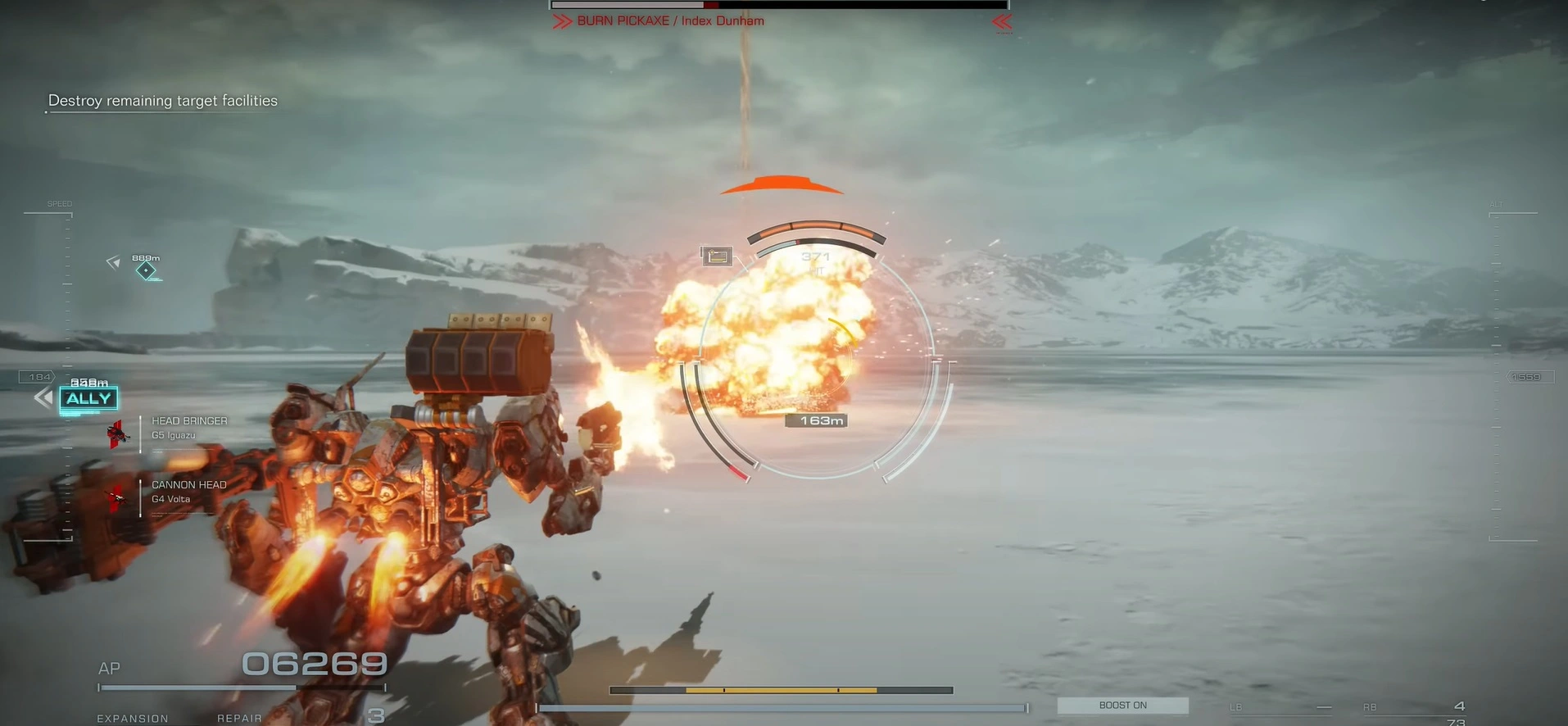Click the ALLY direction indicator tag
The height and width of the screenshot is (726, 1568).
(x=88, y=399)
